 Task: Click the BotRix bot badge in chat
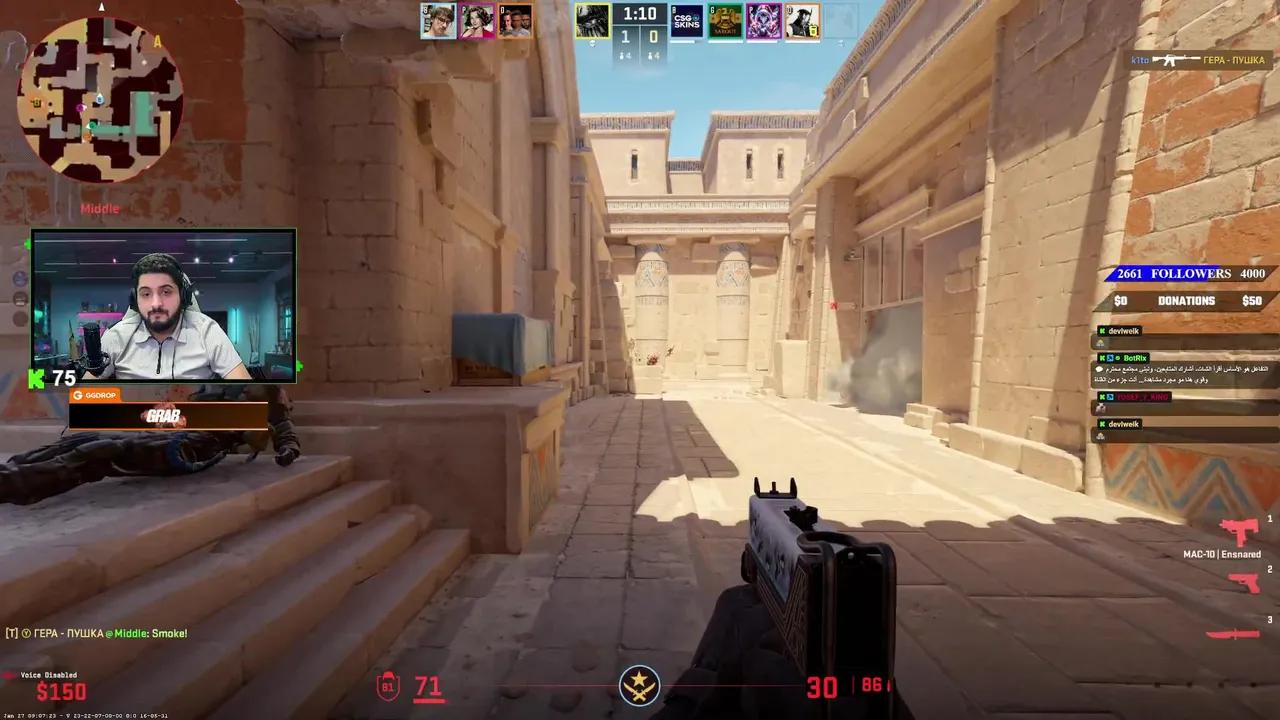click(x=1117, y=358)
